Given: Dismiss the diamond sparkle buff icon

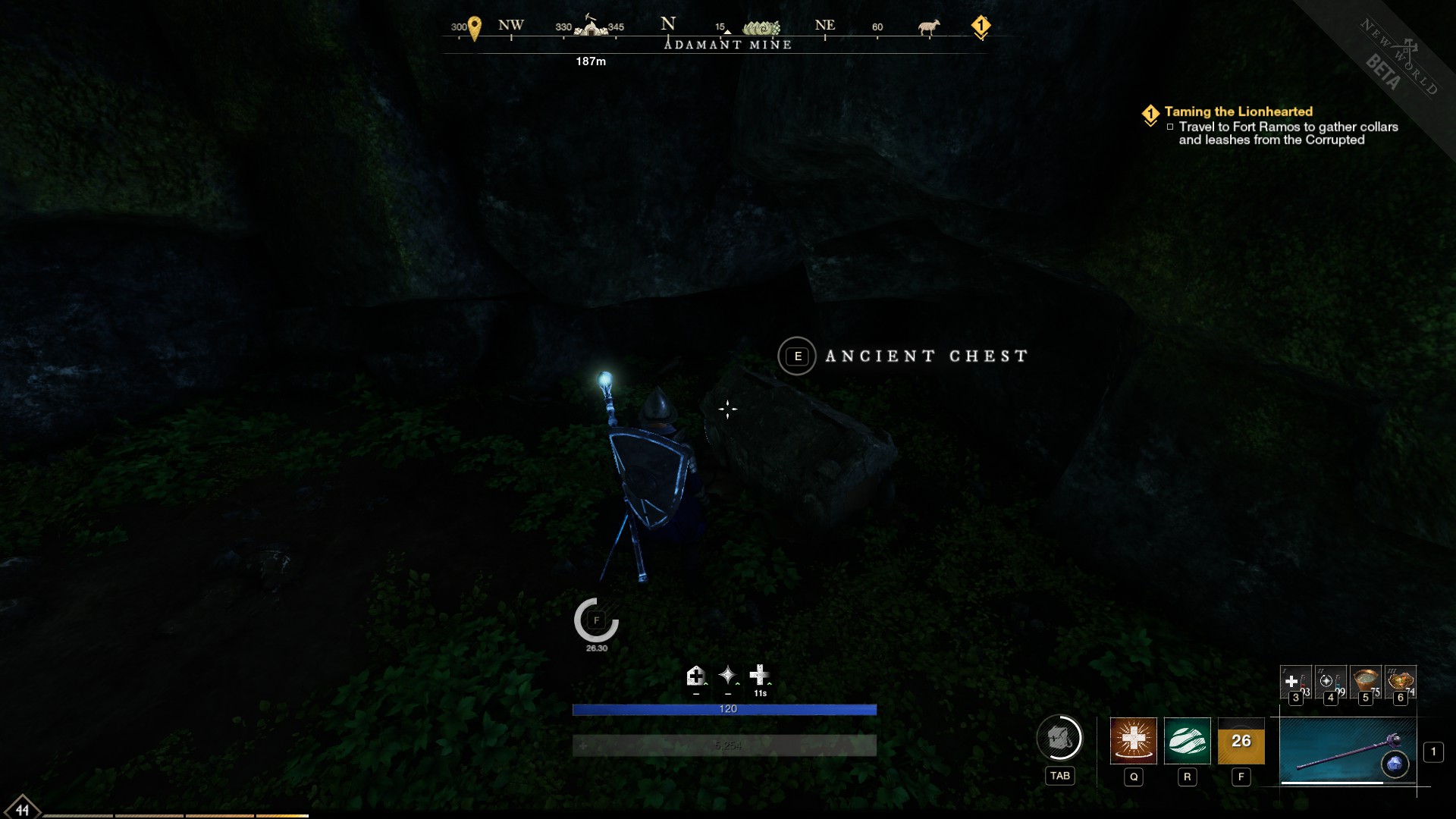Looking at the screenshot, I should pos(726,675).
